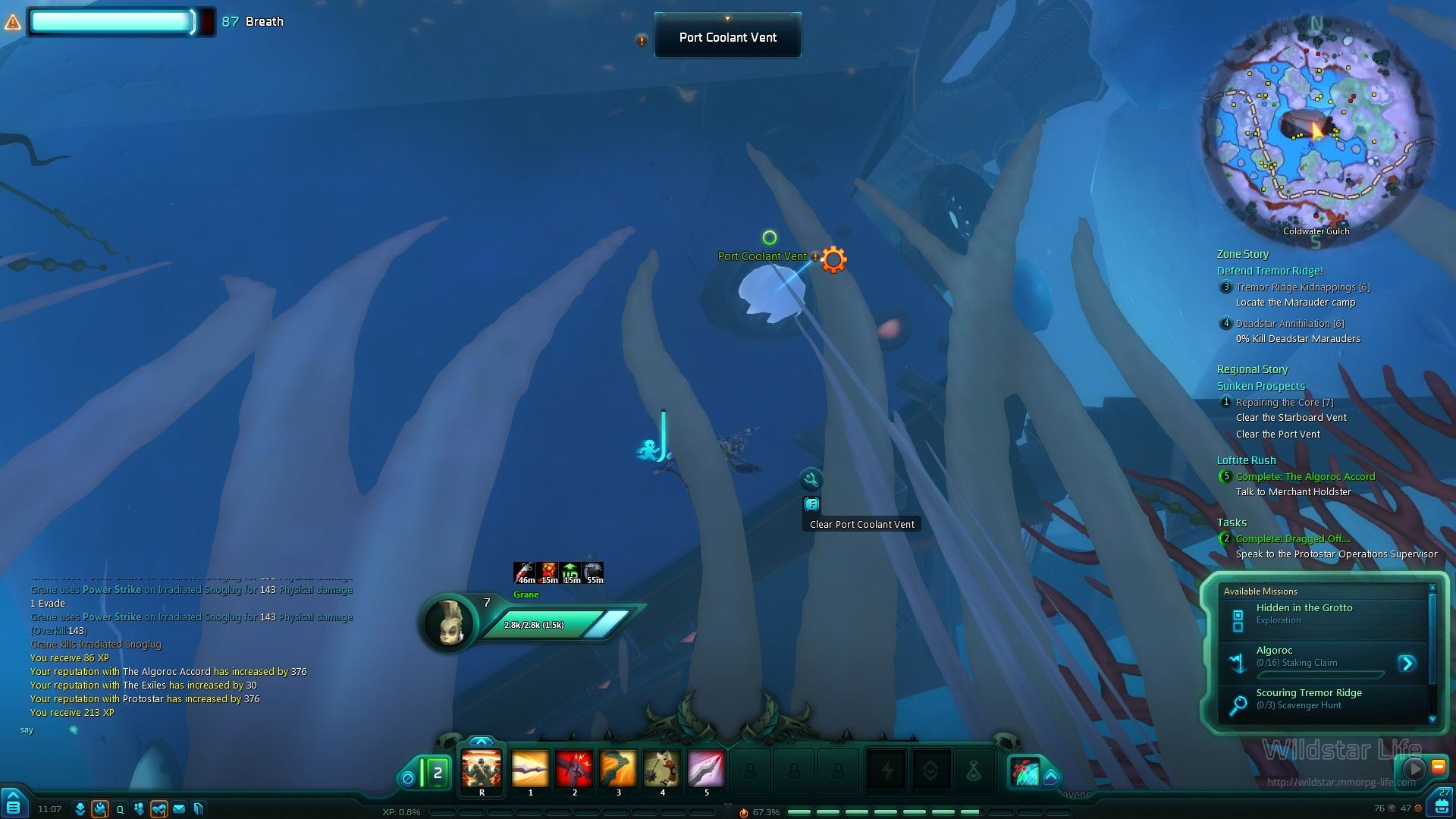Viewport: 1456px width, 819px height.
Task: Open the Tremor Ridge Kidnappings quest entry
Action: [1302, 287]
